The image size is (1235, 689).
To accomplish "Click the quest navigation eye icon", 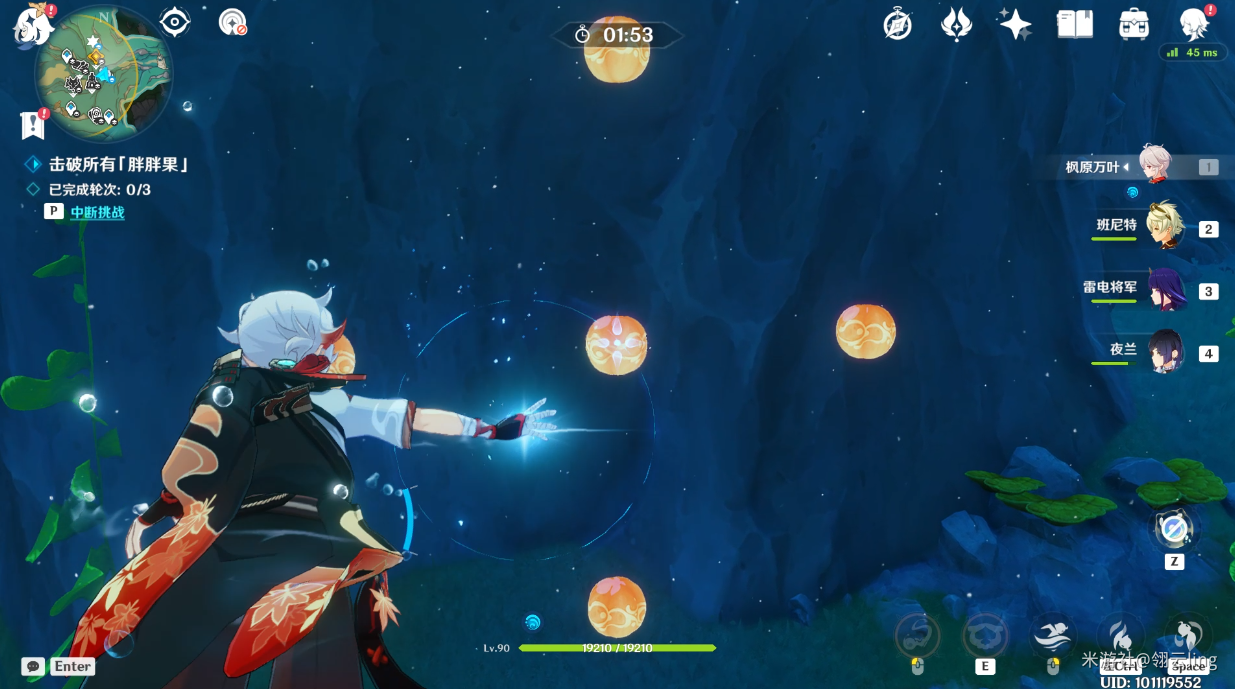I will point(175,22).
